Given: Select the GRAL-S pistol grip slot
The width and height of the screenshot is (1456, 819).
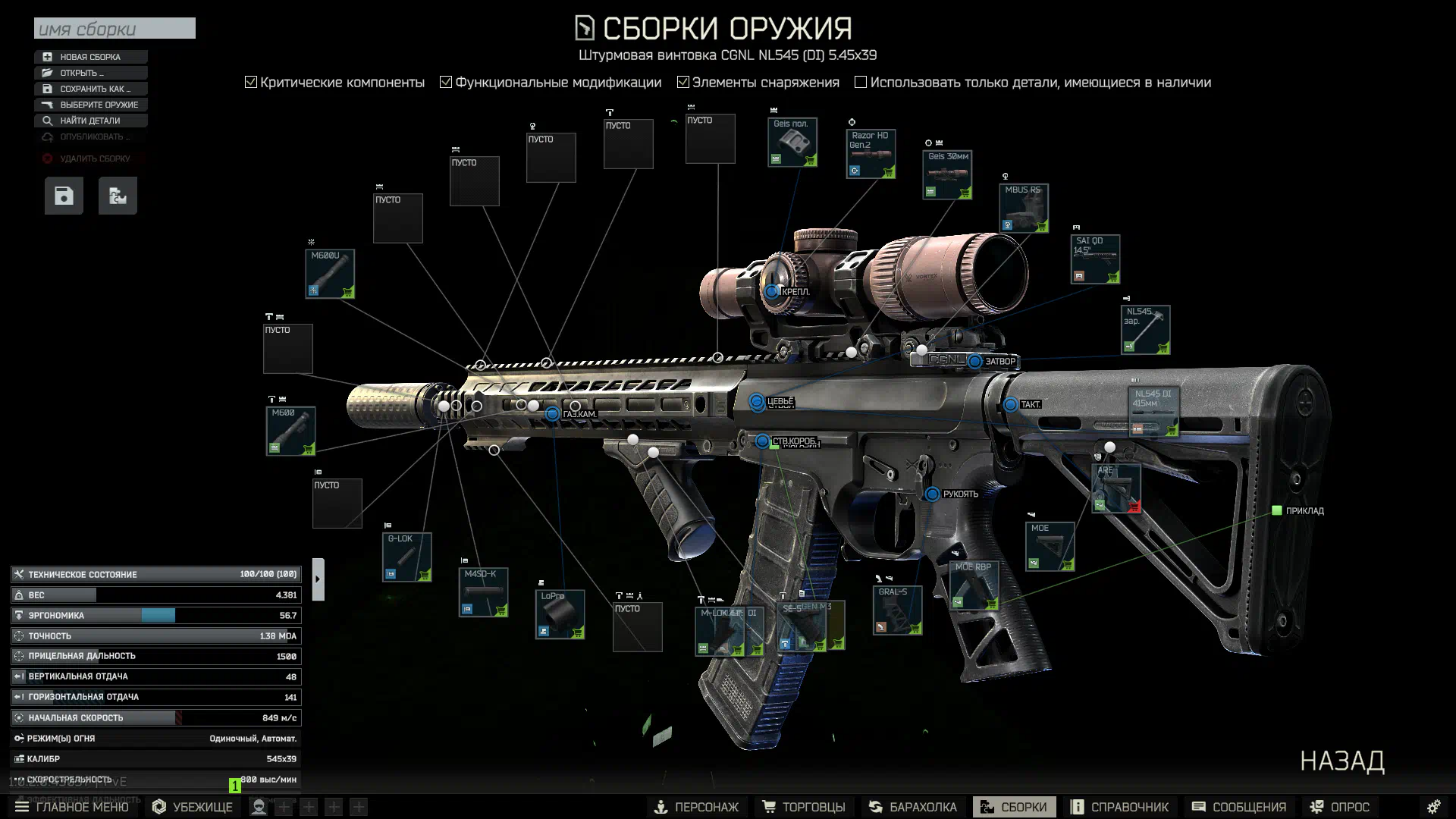Looking at the screenshot, I should click(897, 610).
